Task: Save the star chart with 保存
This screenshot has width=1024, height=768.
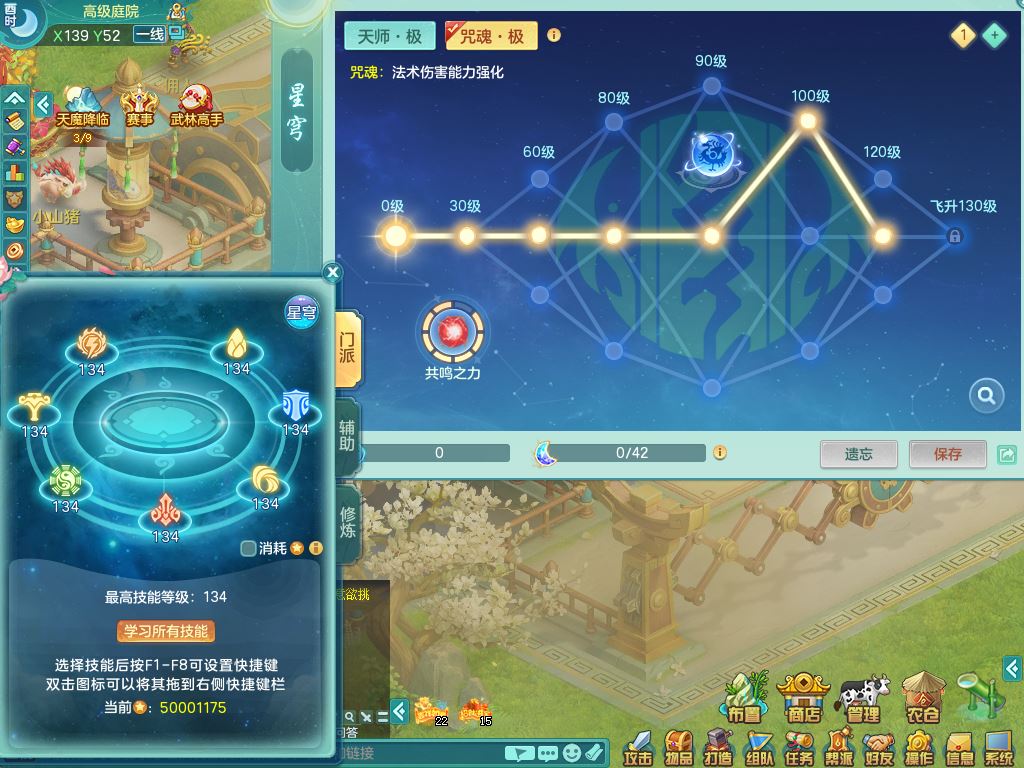Action: pyautogui.click(x=947, y=454)
